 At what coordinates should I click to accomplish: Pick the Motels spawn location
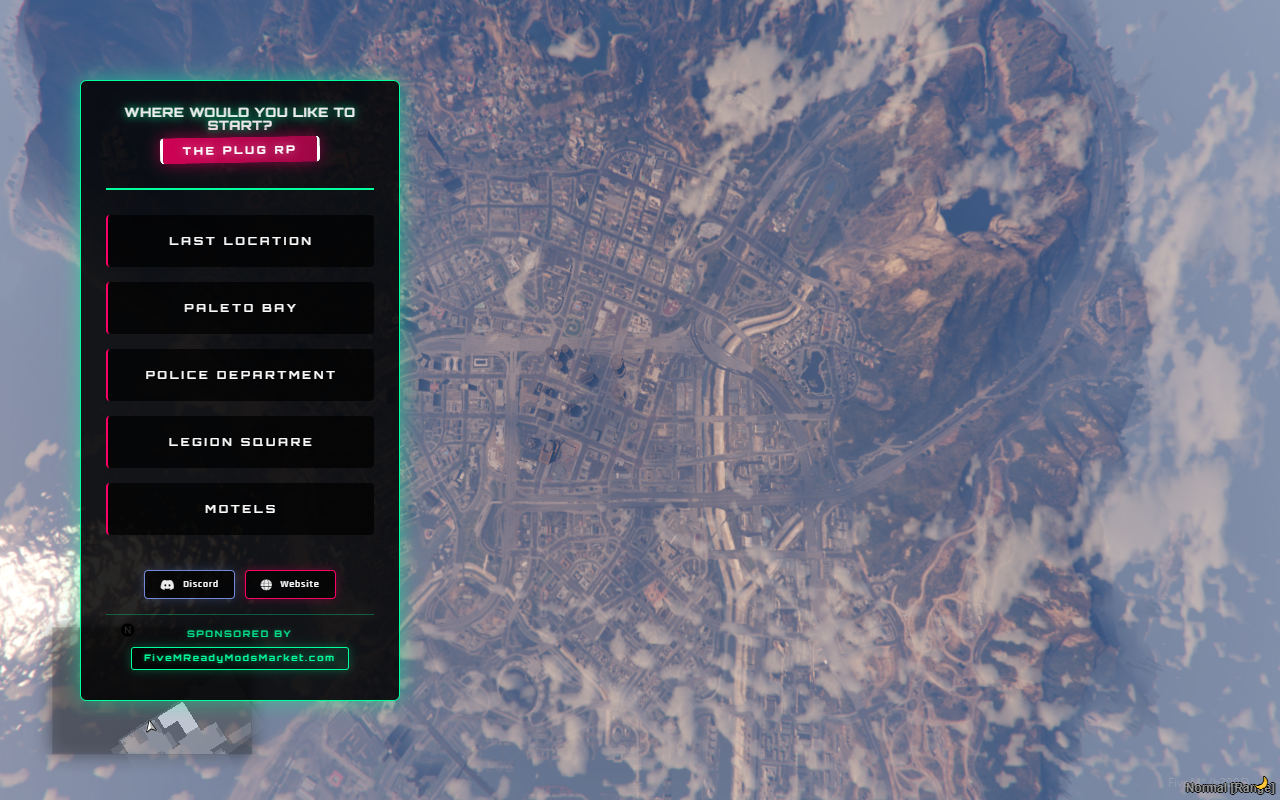click(x=240, y=509)
